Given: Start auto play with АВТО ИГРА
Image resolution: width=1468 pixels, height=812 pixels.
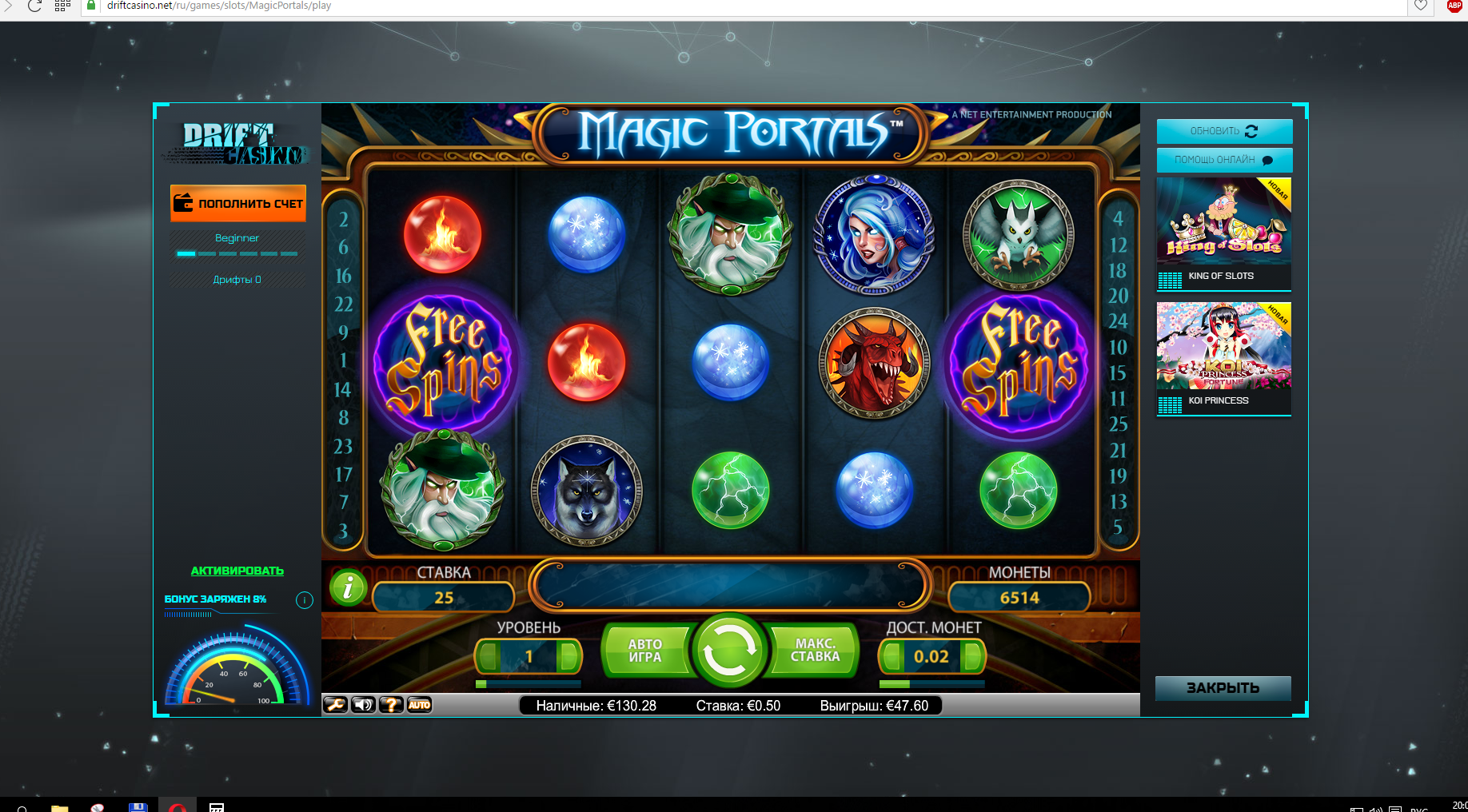Looking at the screenshot, I should [644, 651].
